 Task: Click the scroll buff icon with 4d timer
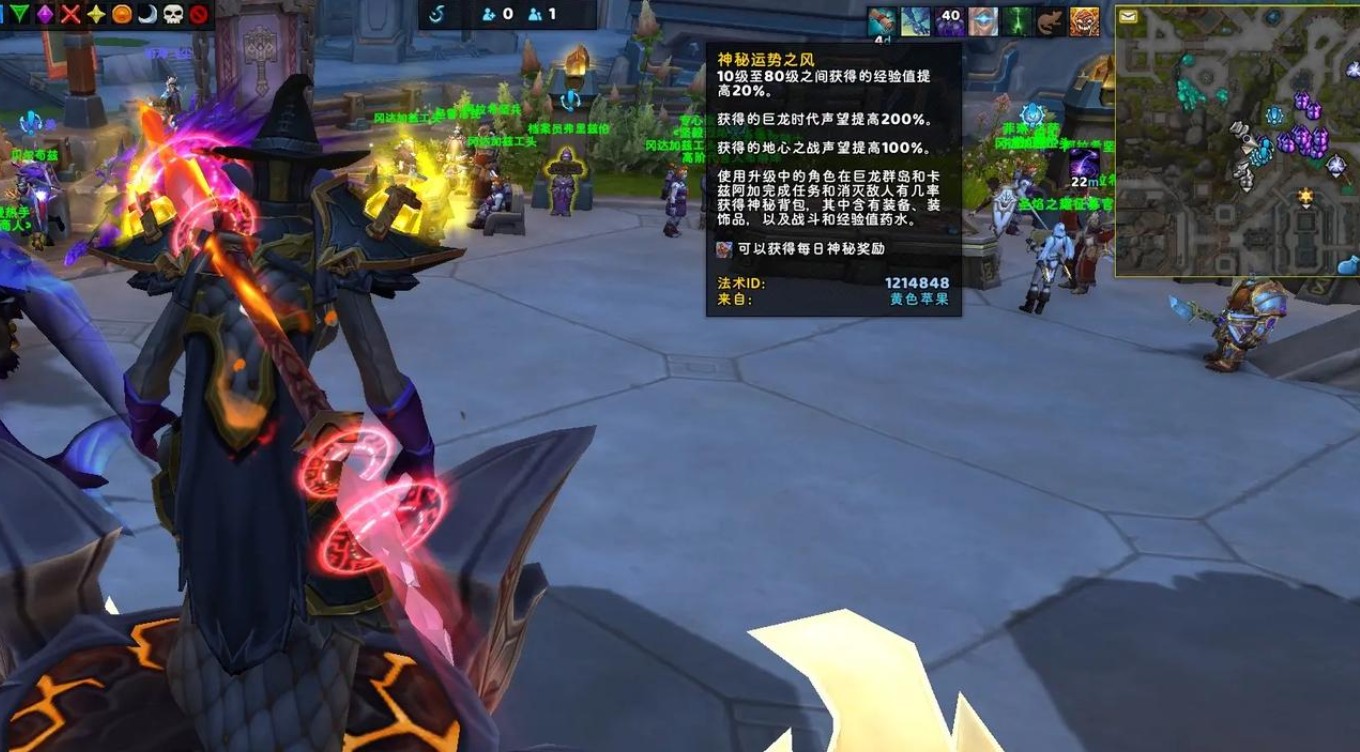(x=882, y=21)
